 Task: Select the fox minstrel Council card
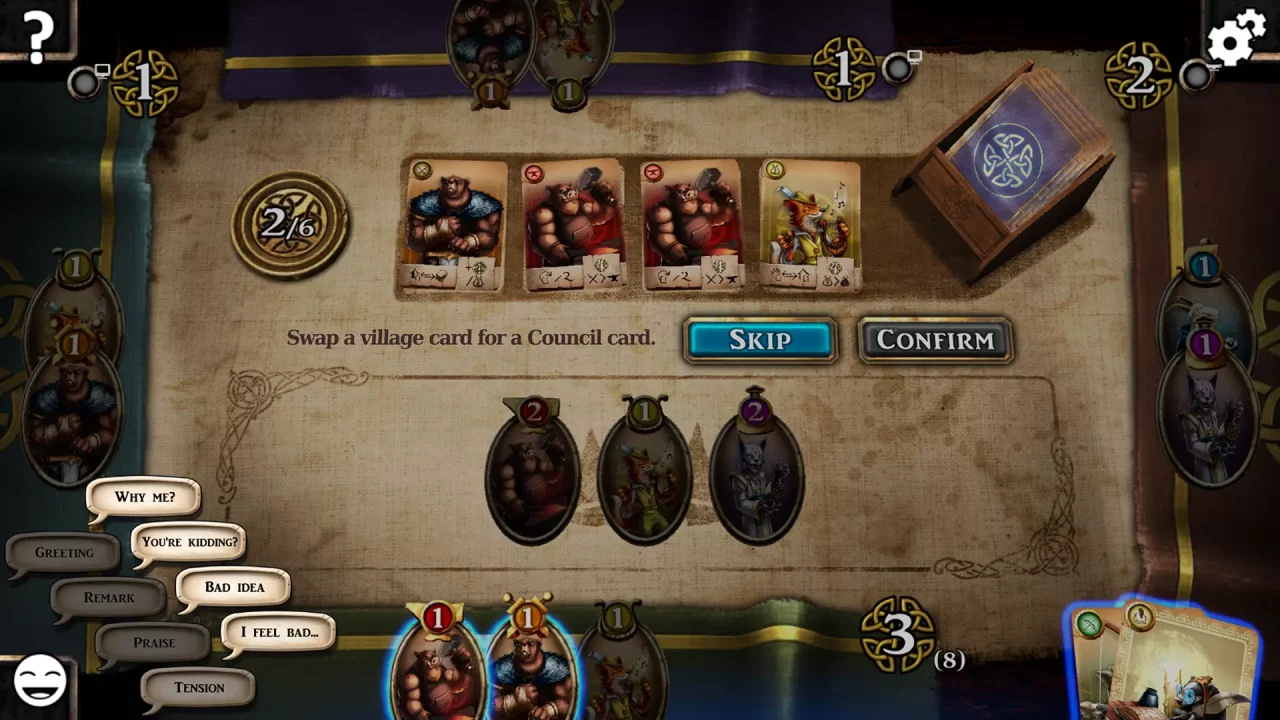(812, 225)
